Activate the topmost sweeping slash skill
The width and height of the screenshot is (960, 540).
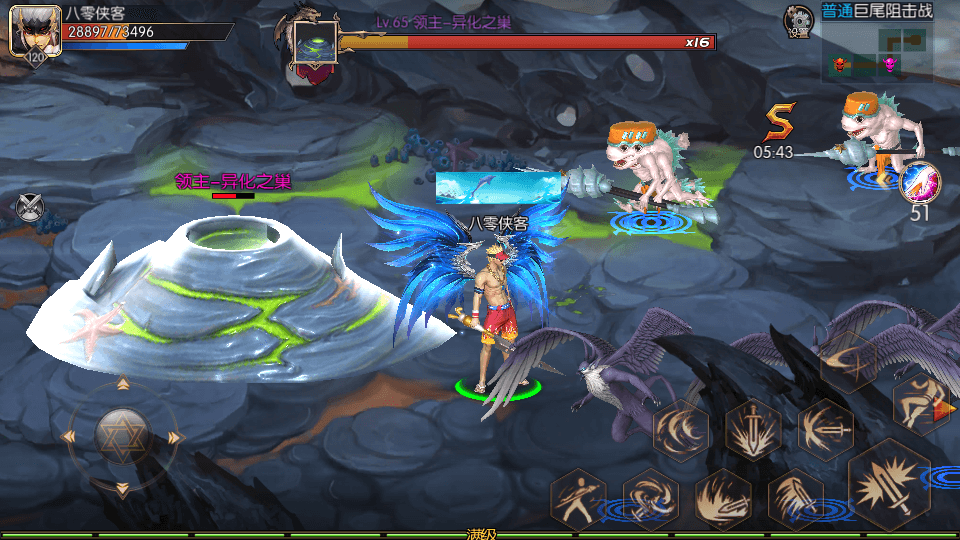pos(848,362)
